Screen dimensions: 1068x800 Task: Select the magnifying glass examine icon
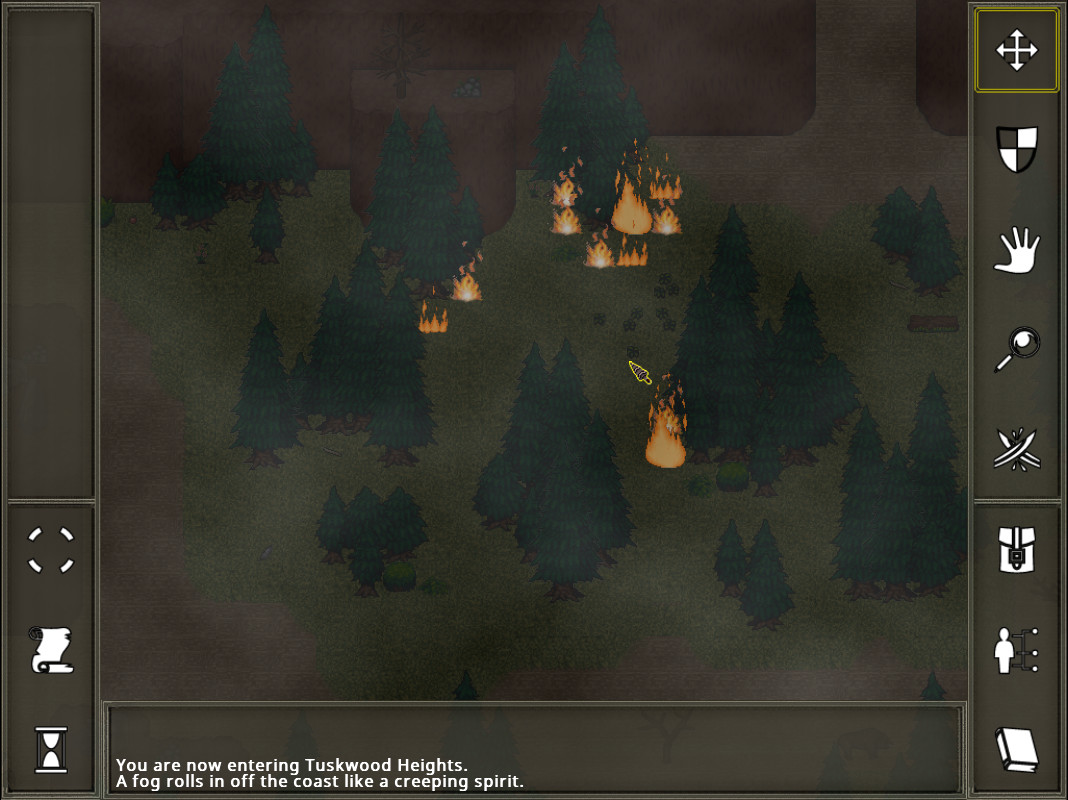(x=1016, y=350)
